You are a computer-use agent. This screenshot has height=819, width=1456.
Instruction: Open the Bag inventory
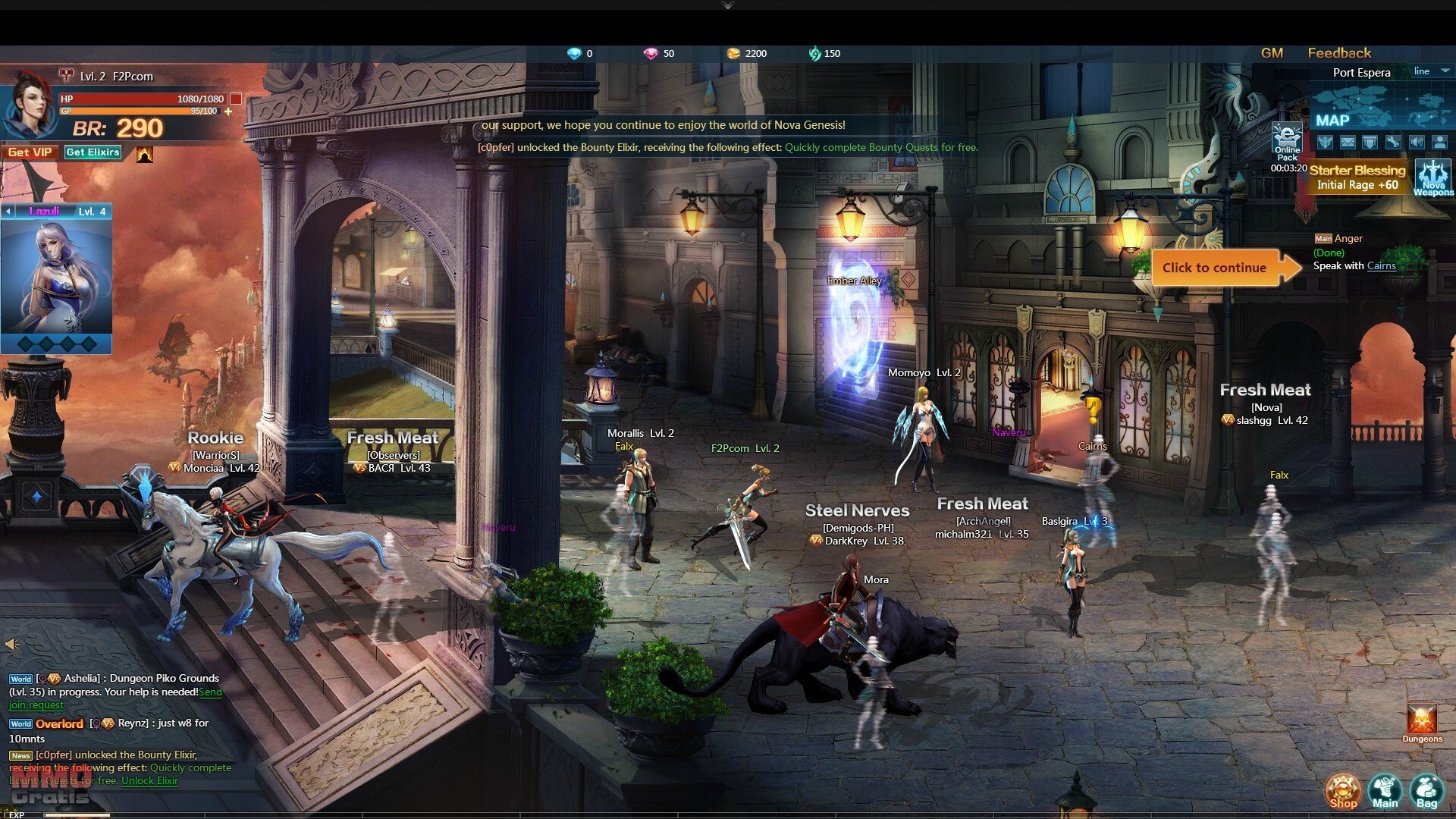pyautogui.click(x=1426, y=791)
